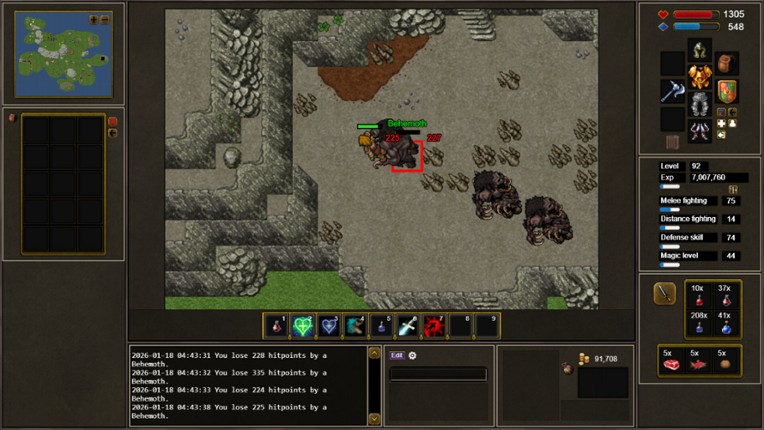
Task: Activate the red burst ability in slot 7
Action: click(433, 326)
